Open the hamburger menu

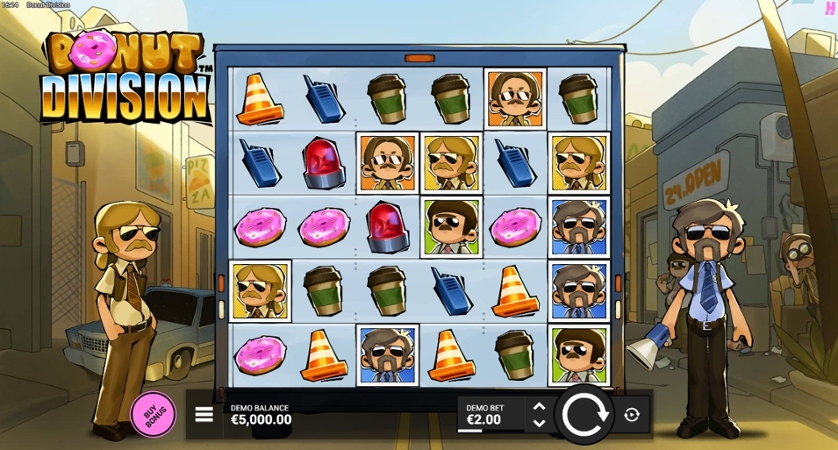tap(204, 414)
